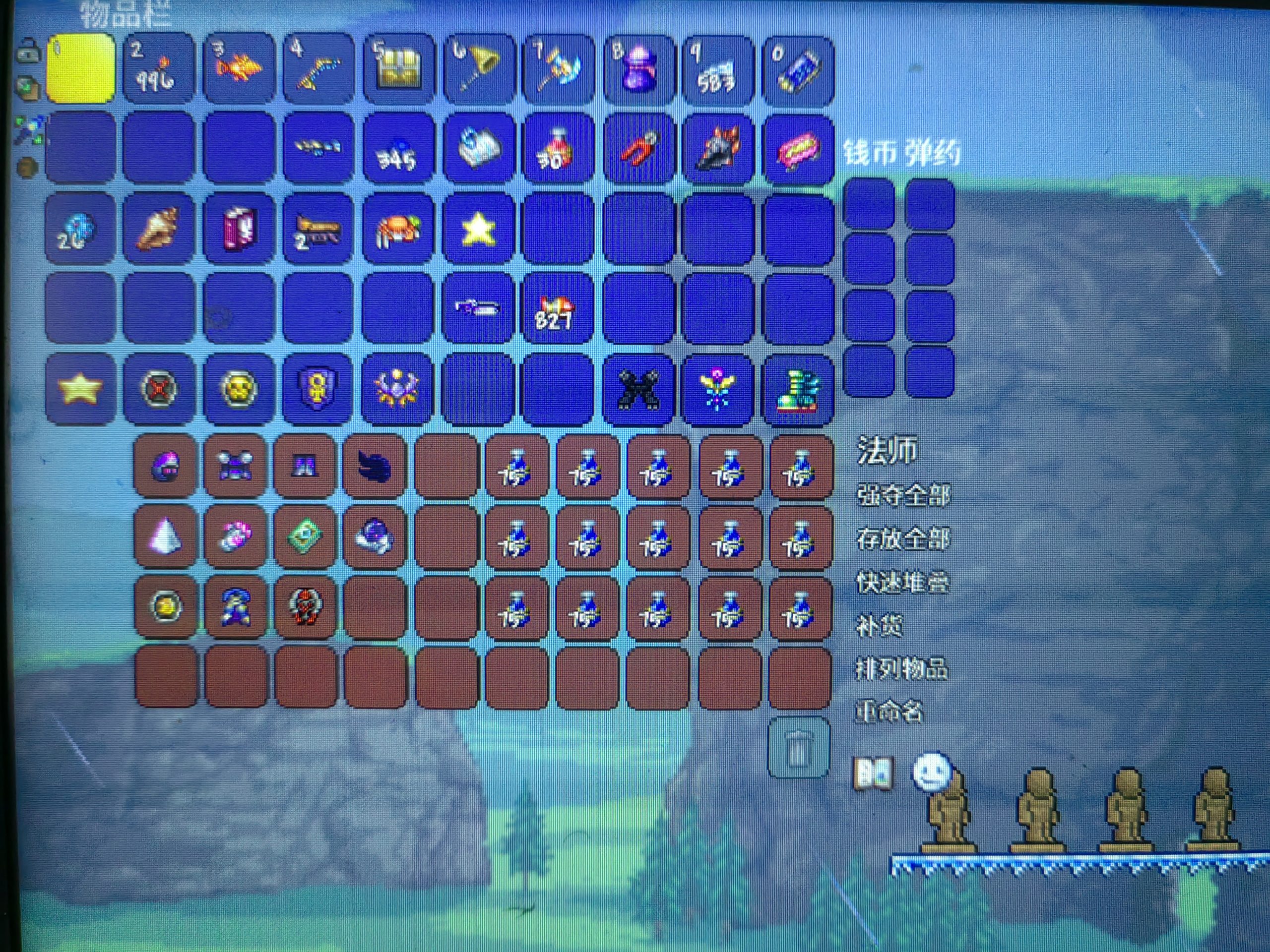Image resolution: width=1270 pixels, height=952 pixels.
Task: Take the white crystal pyramid from the chest
Action: [x=165, y=537]
